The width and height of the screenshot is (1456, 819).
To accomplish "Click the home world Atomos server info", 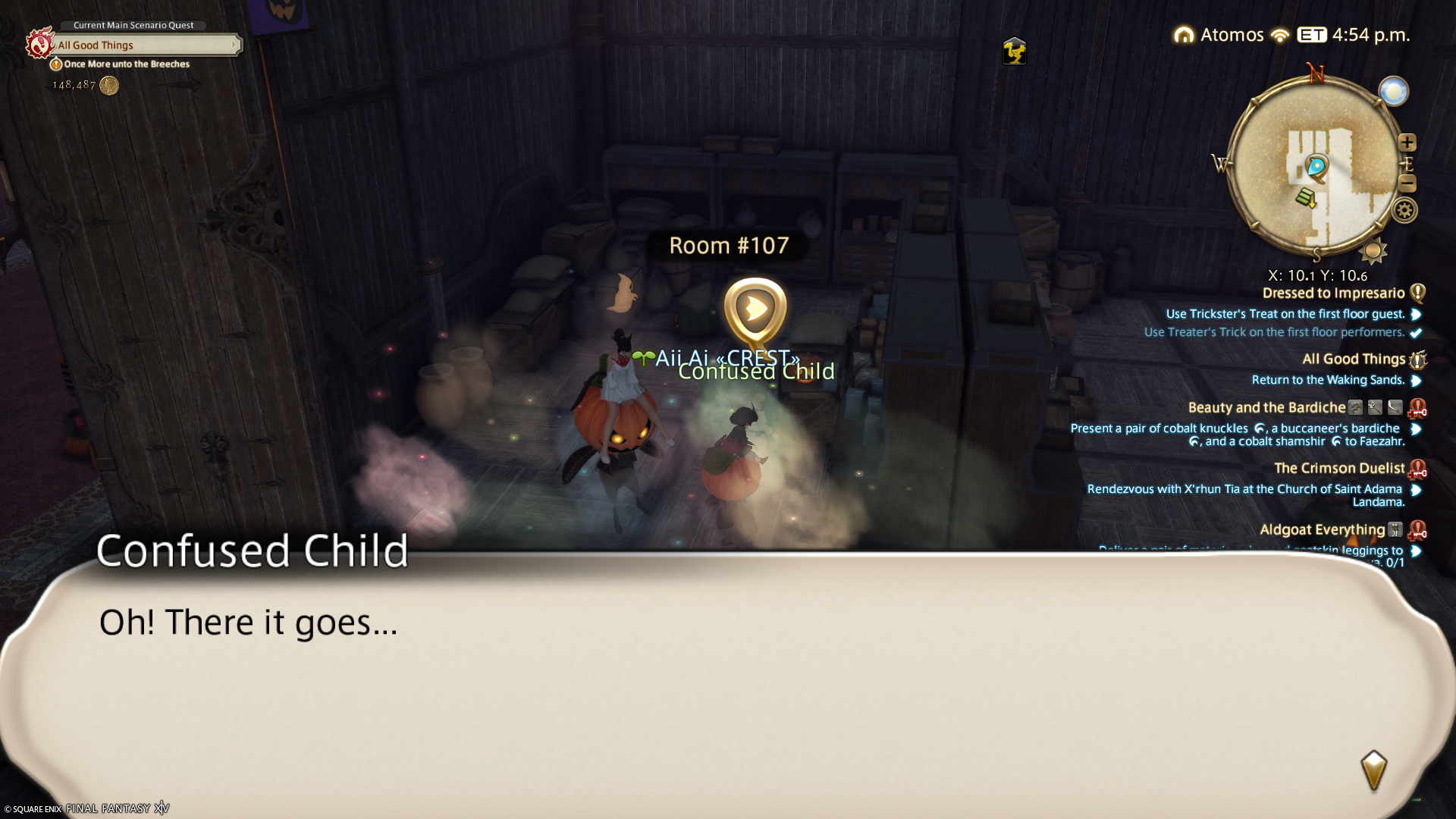I will point(1219,35).
